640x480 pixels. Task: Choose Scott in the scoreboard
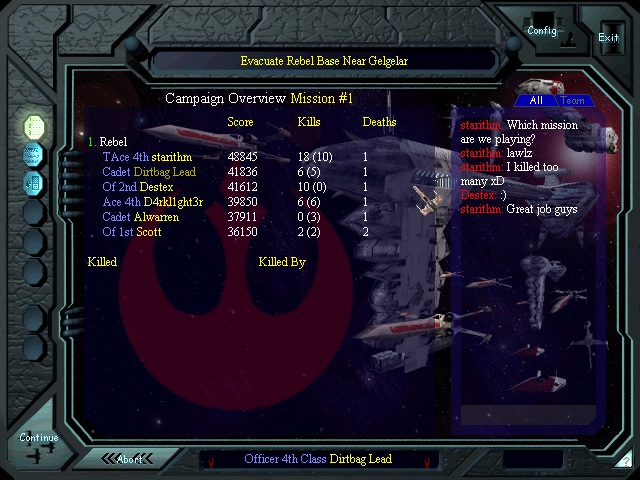[x=149, y=232]
